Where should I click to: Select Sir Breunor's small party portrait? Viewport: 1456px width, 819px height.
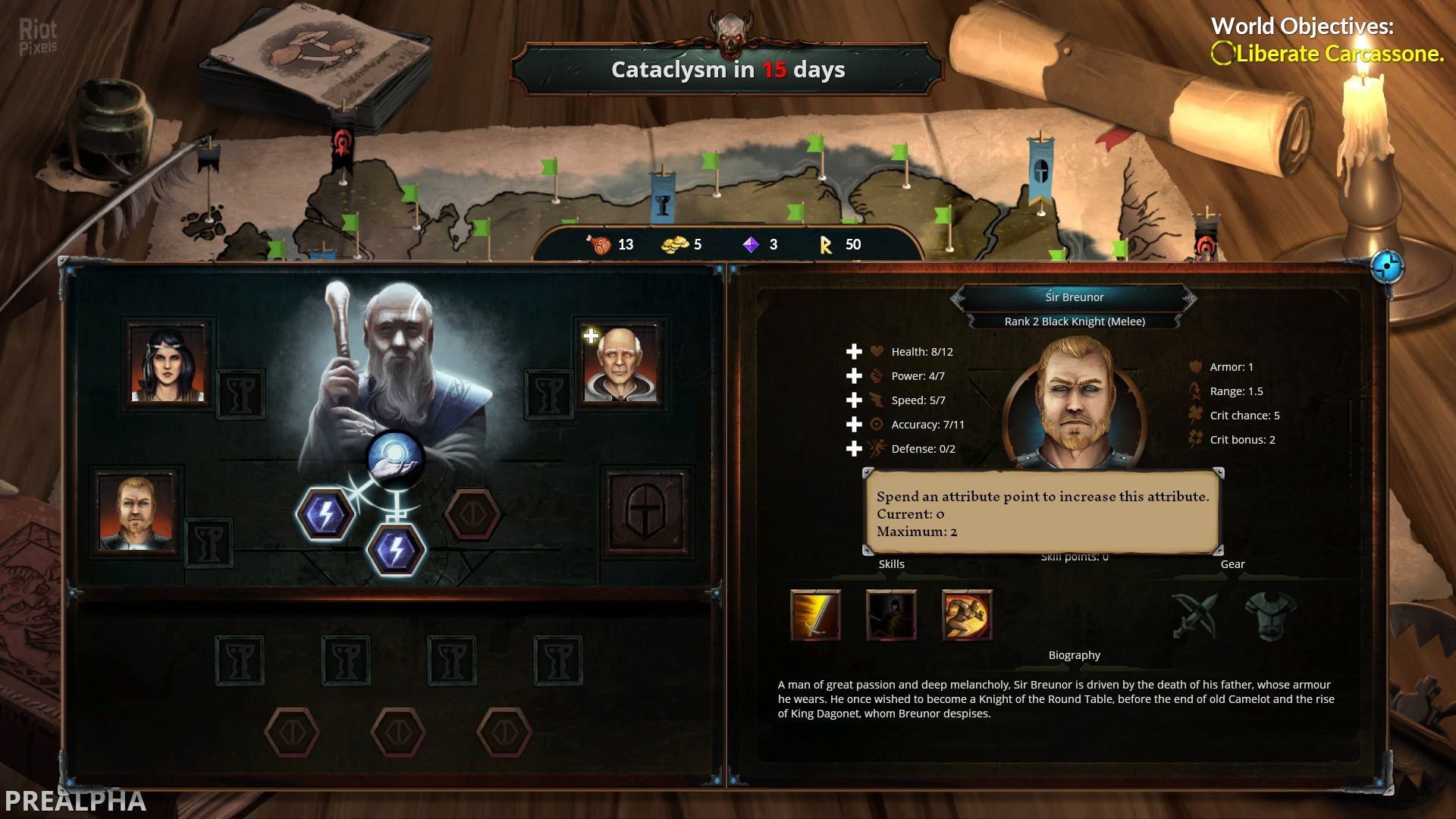coord(137,512)
